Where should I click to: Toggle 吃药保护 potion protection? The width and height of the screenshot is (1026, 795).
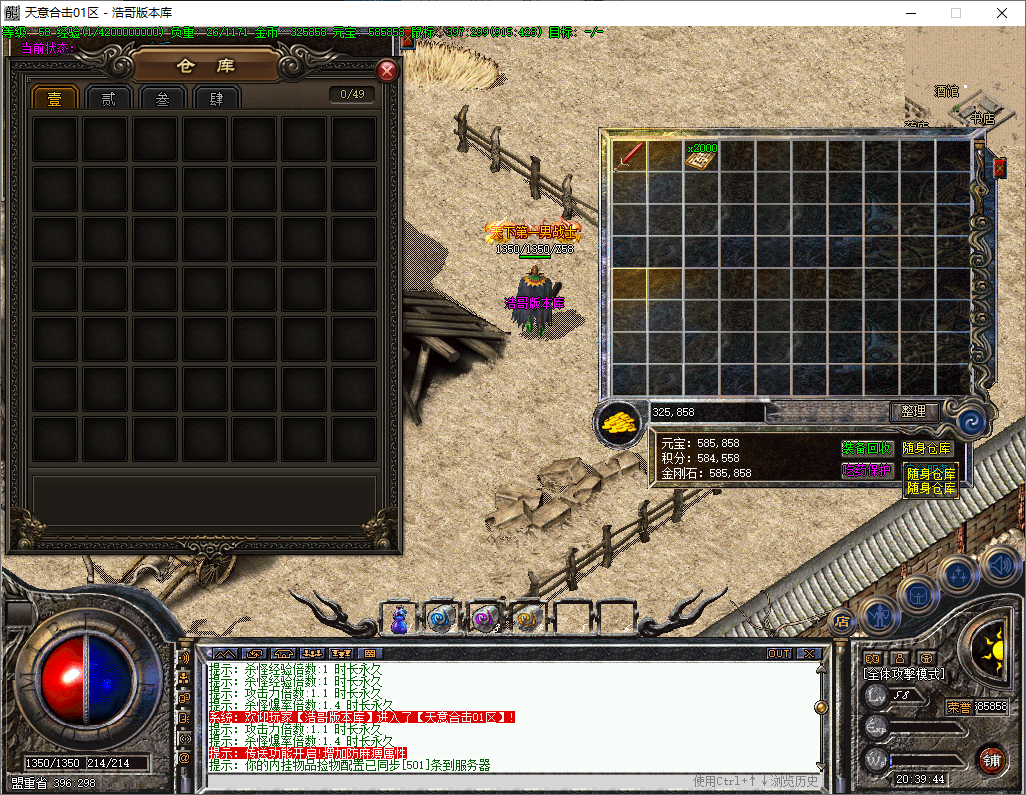[x=866, y=469]
